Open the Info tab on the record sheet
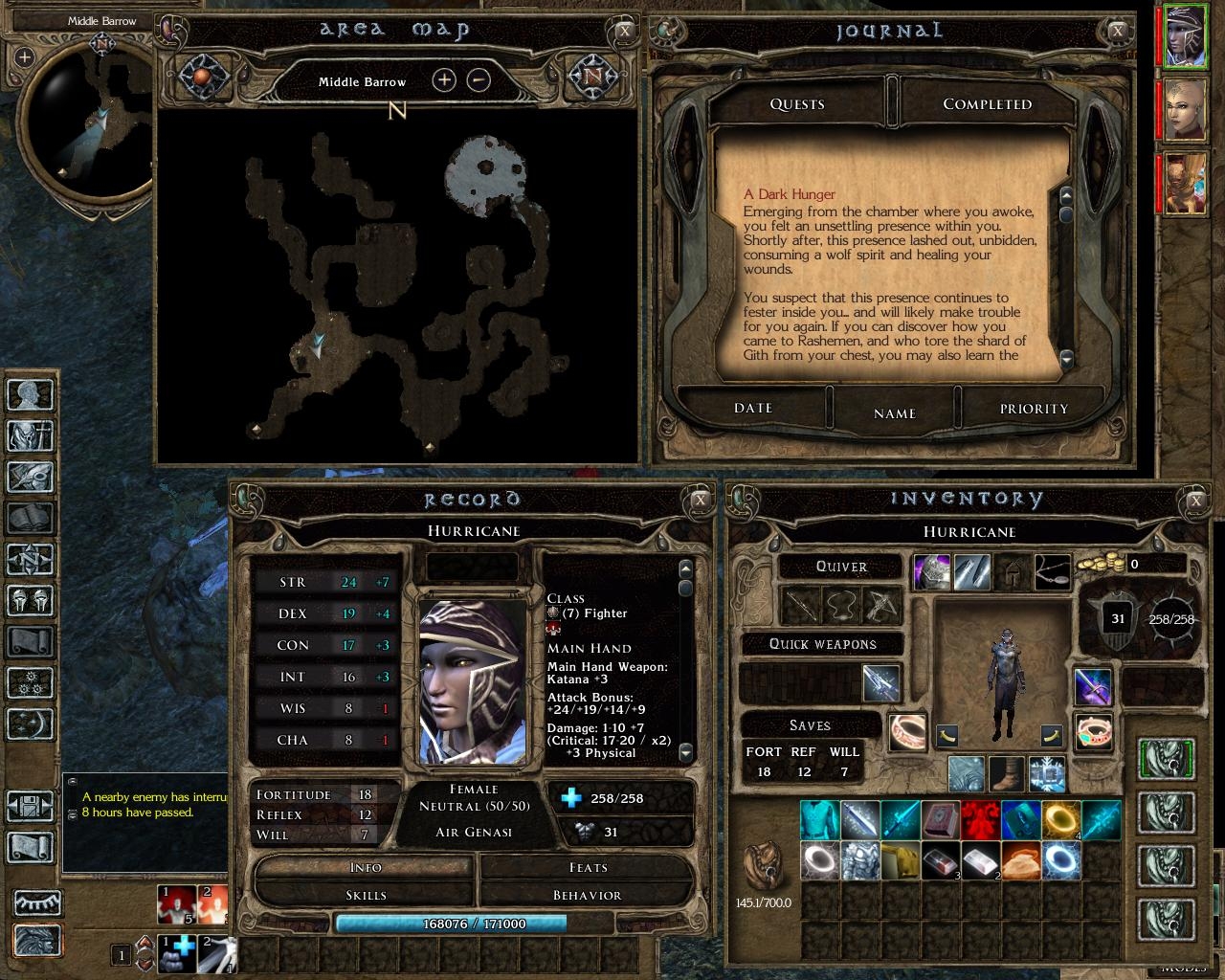 366,867
